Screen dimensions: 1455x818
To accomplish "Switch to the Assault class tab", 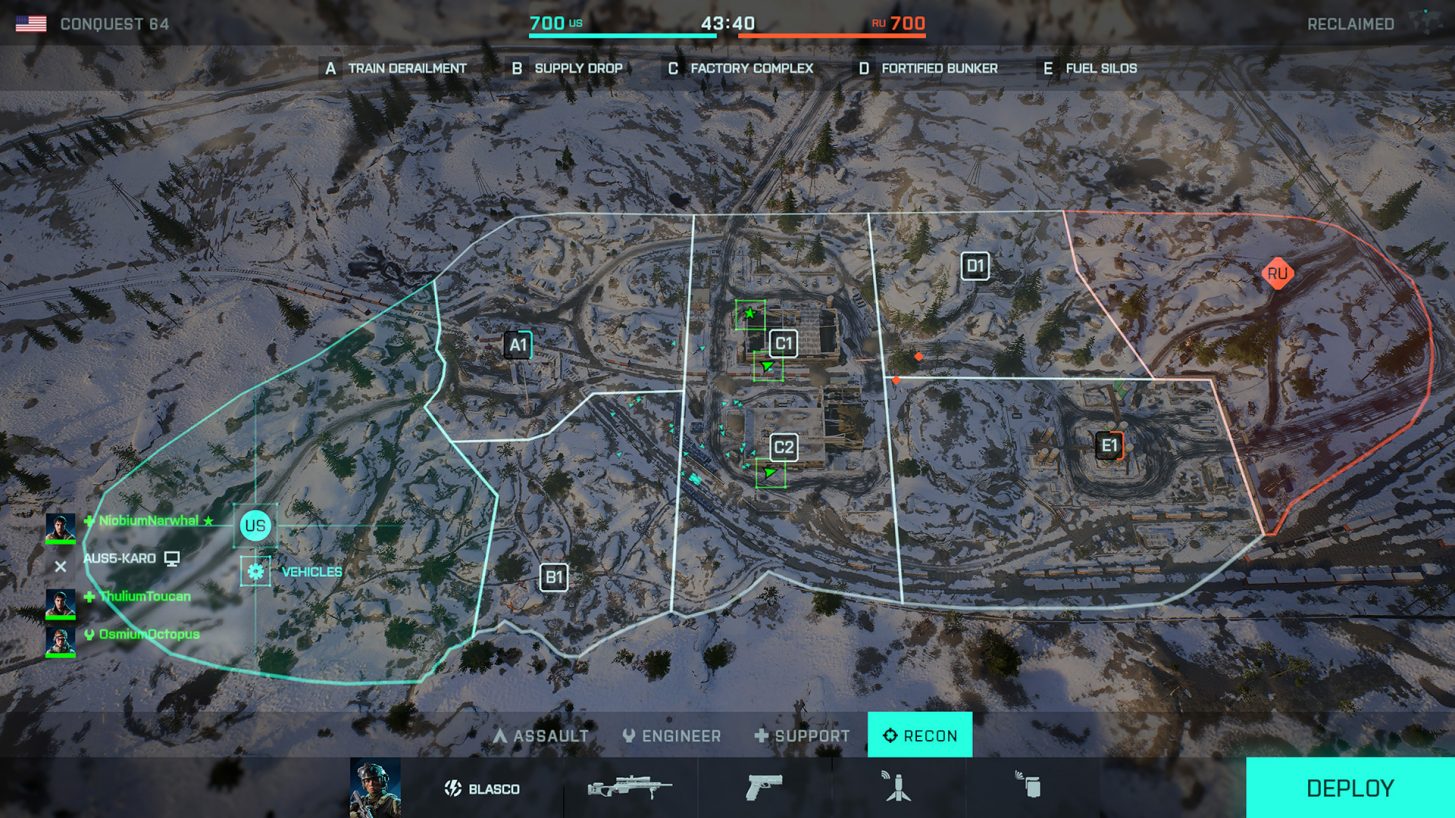I will pyautogui.click(x=541, y=736).
